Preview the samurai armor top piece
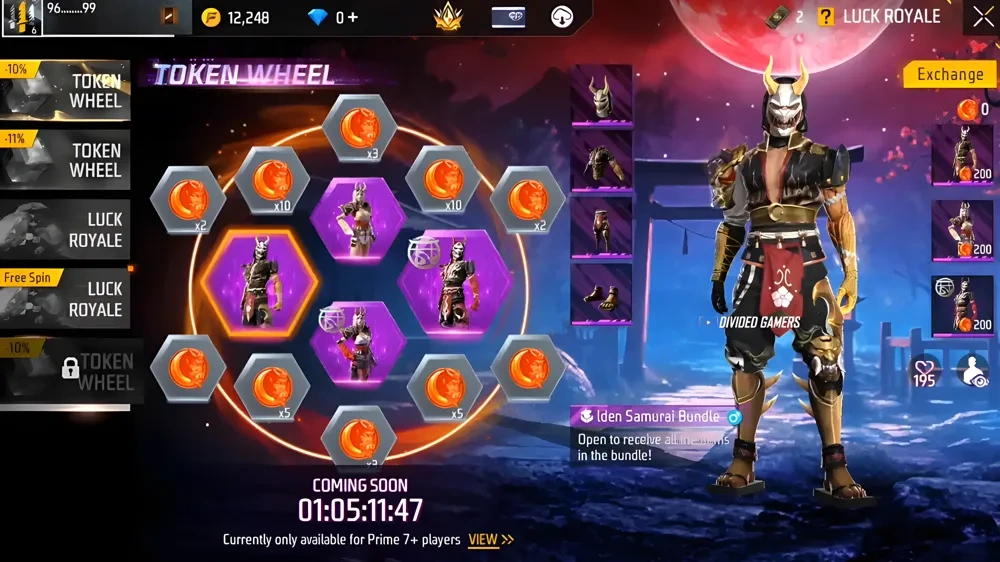This screenshot has width=1000, height=562. [x=601, y=161]
